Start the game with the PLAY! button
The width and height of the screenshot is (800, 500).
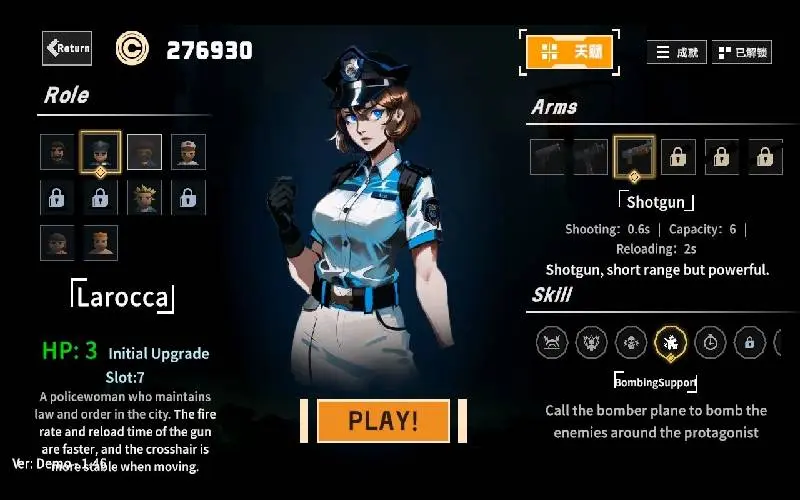point(383,420)
